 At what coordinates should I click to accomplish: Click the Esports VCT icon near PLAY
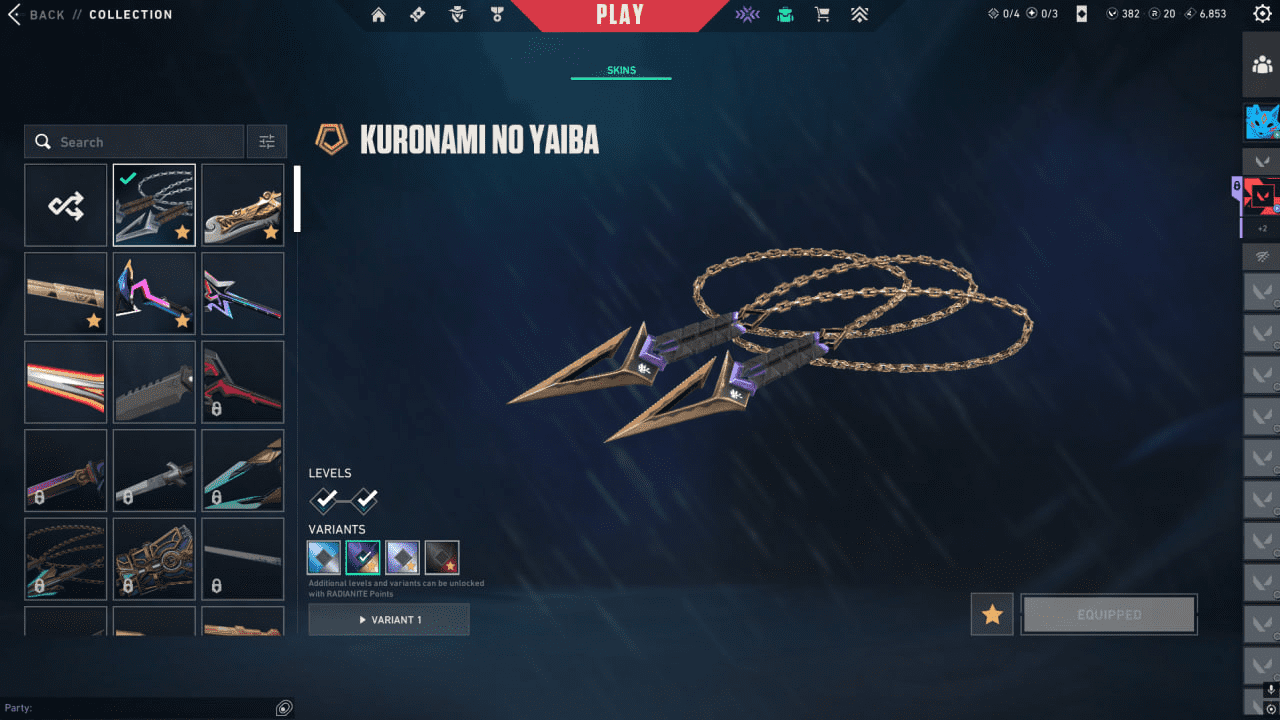pyautogui.click(x=747, y=15)
